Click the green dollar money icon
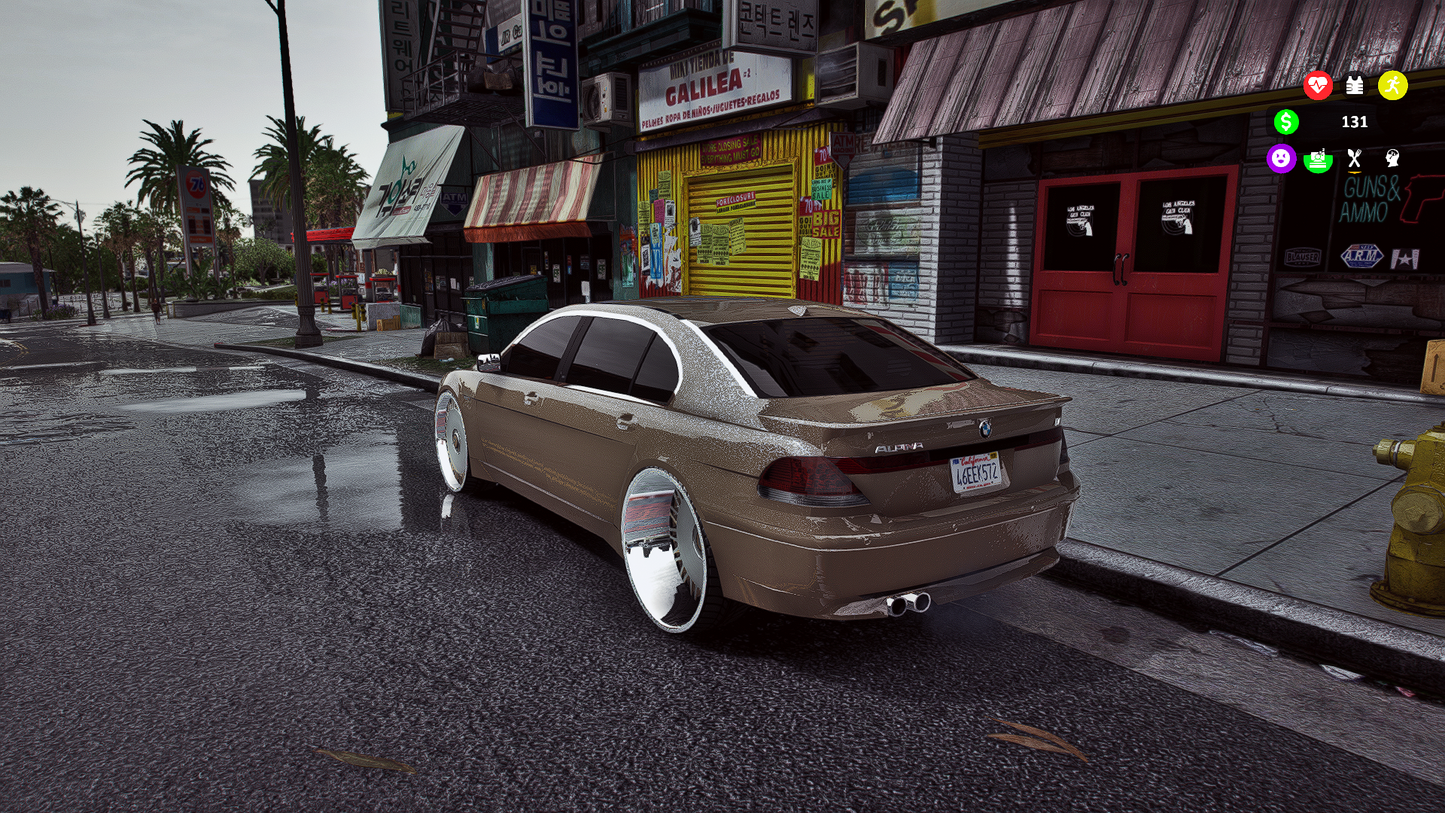The image size is (1445, 813). tap(1286, 122)
